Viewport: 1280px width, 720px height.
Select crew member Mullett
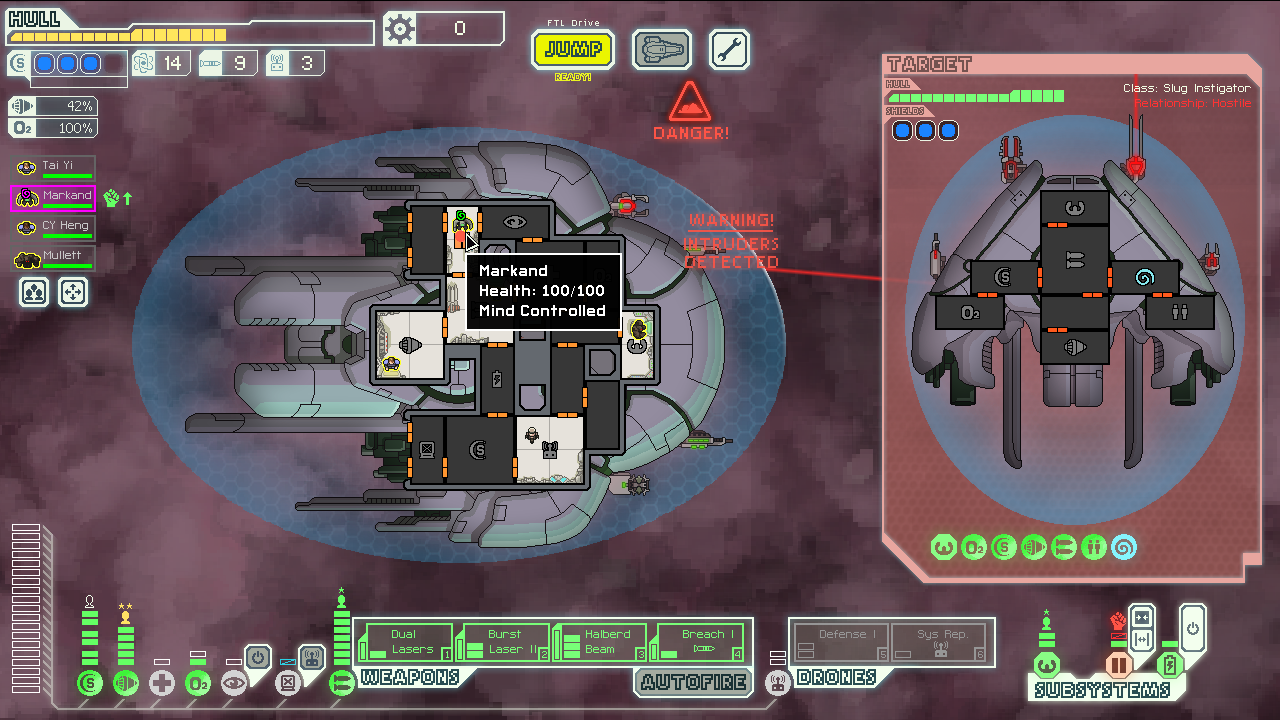[x=56, y=259]
